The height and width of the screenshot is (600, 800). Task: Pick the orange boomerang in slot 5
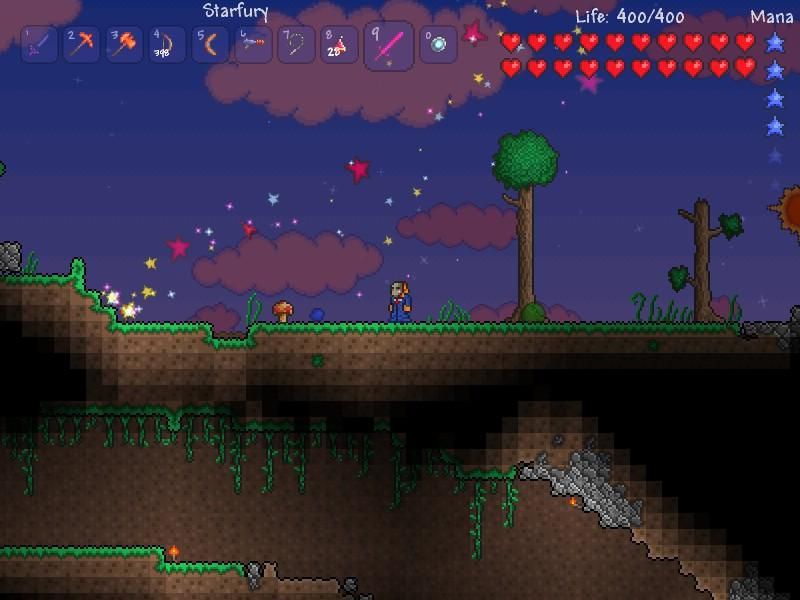pyautogui.click(x=211, y=45)
